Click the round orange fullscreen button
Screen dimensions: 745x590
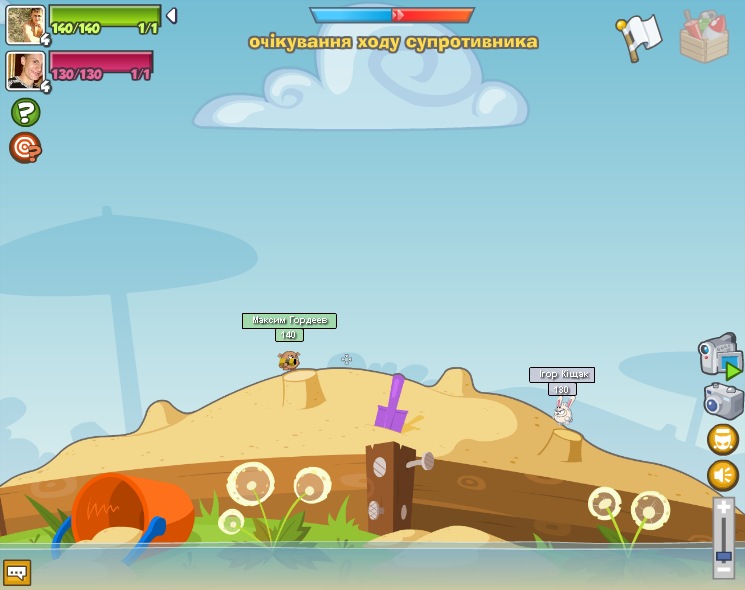pyautogui.click(x=723, y=439)
